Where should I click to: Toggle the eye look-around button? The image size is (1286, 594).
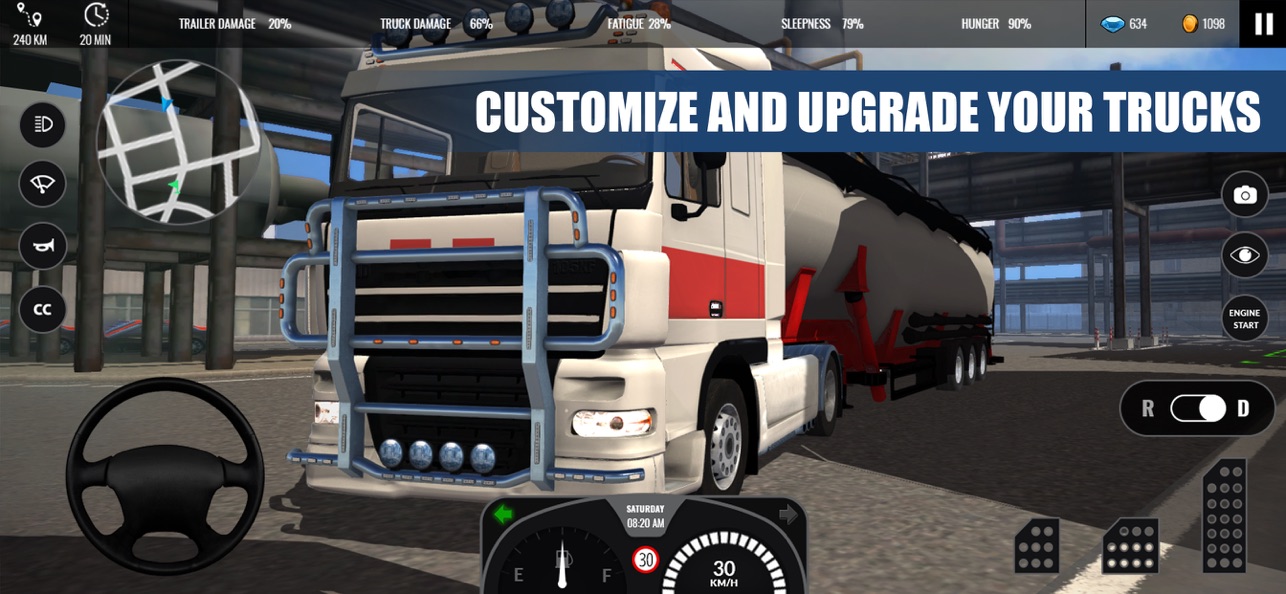click(1244, 256)
